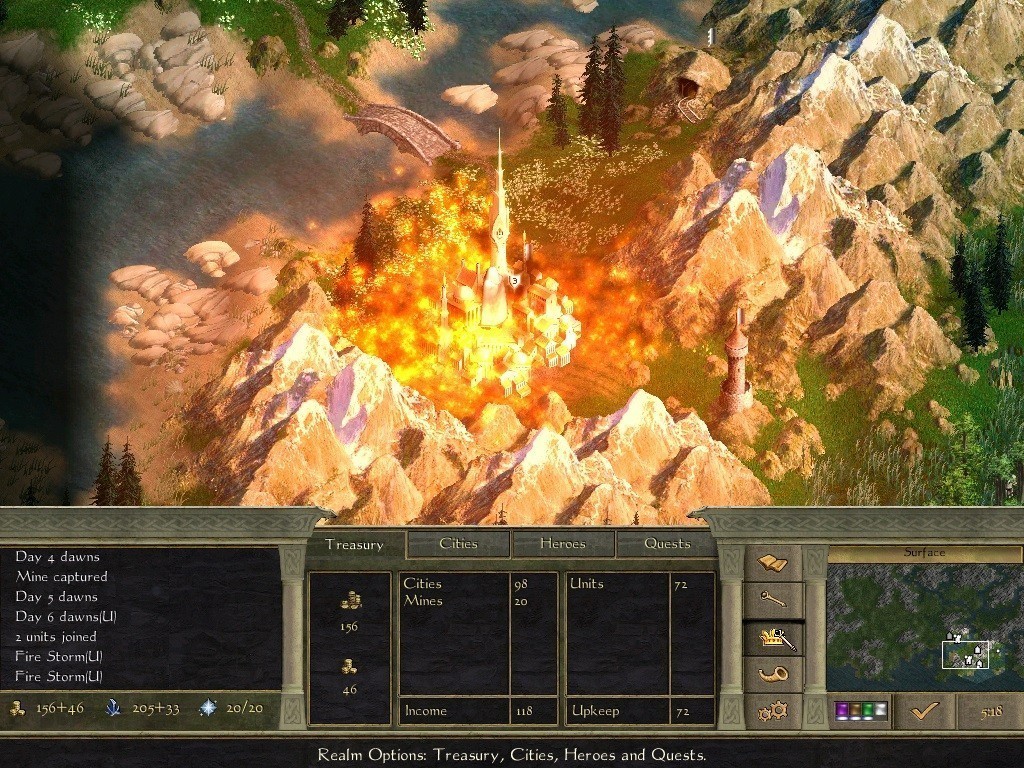Select the magic wand icon button
Viewport: 1024px width, 768px height.
tap(773, 600)
